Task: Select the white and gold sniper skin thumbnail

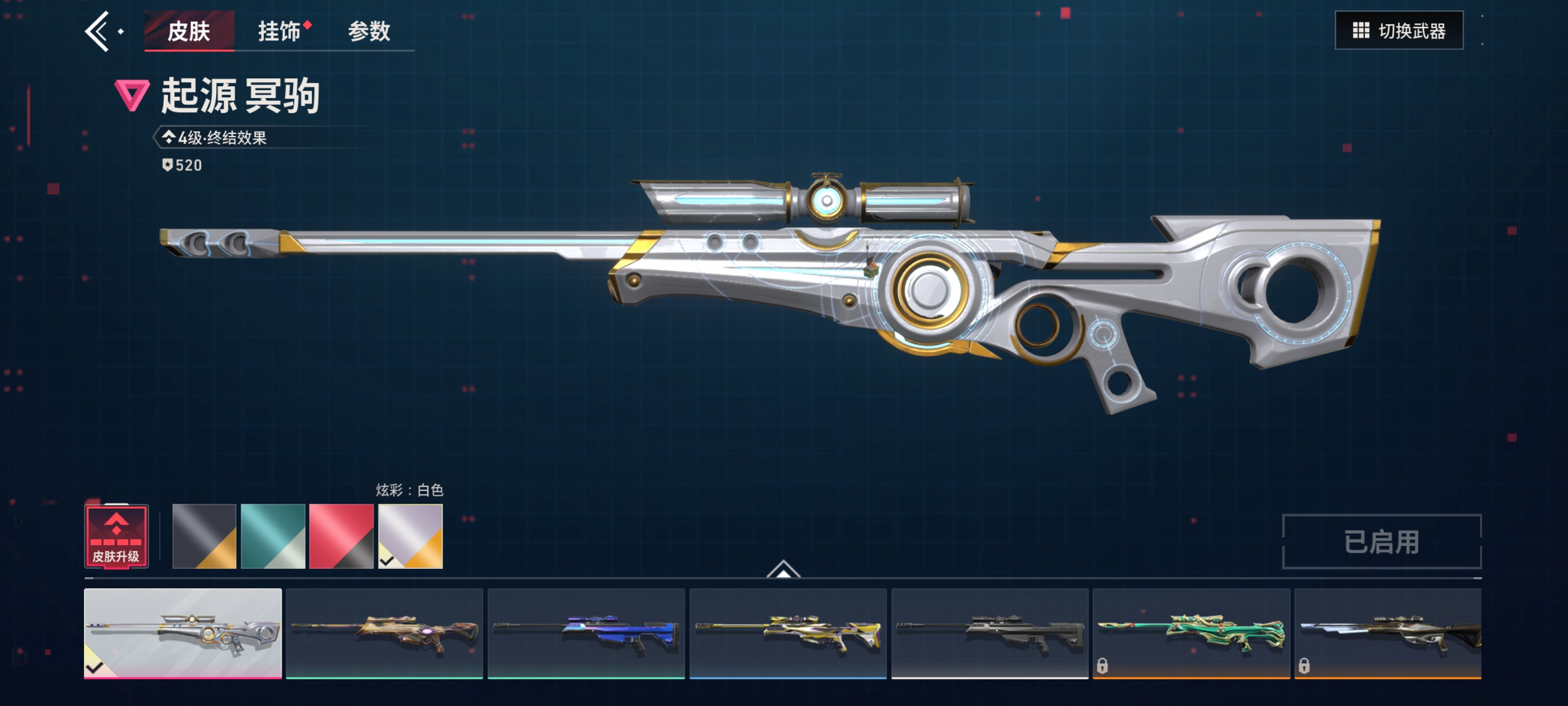Action: click(x=183, y=633)
